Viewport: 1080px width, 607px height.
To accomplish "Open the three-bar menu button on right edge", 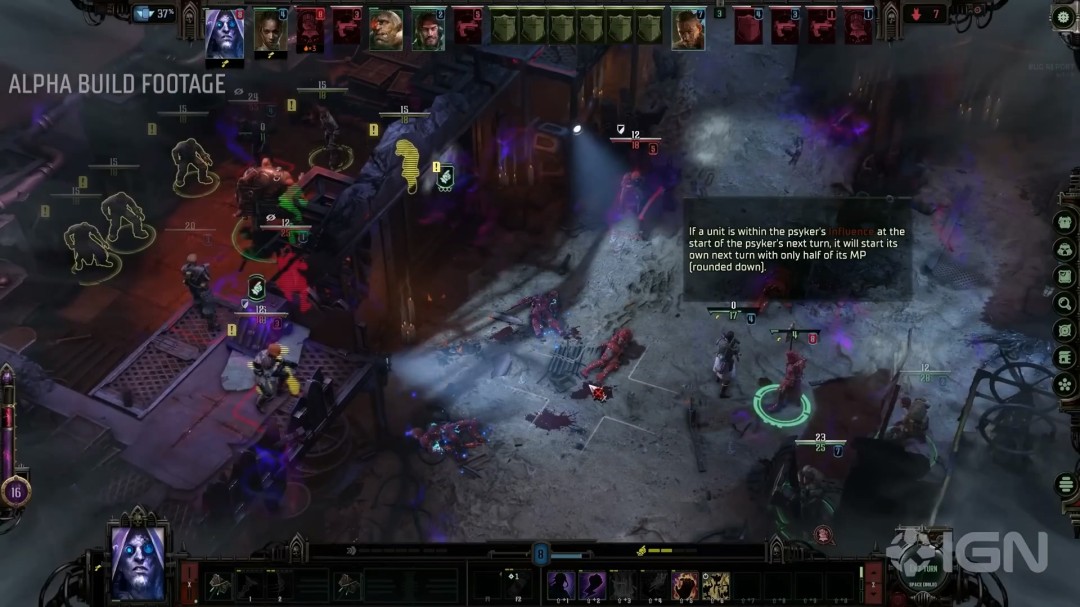I will pos(1064,486).
